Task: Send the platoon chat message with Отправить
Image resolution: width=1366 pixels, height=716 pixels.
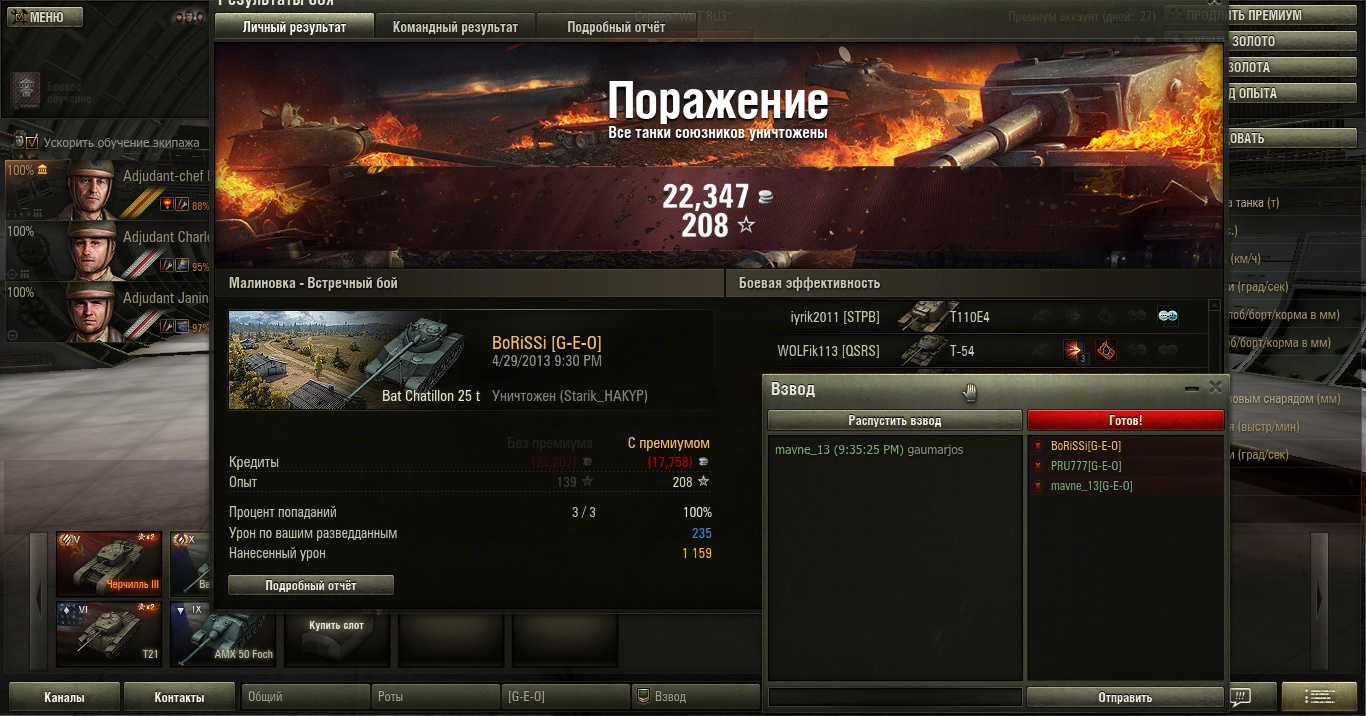Action: 1125,697
